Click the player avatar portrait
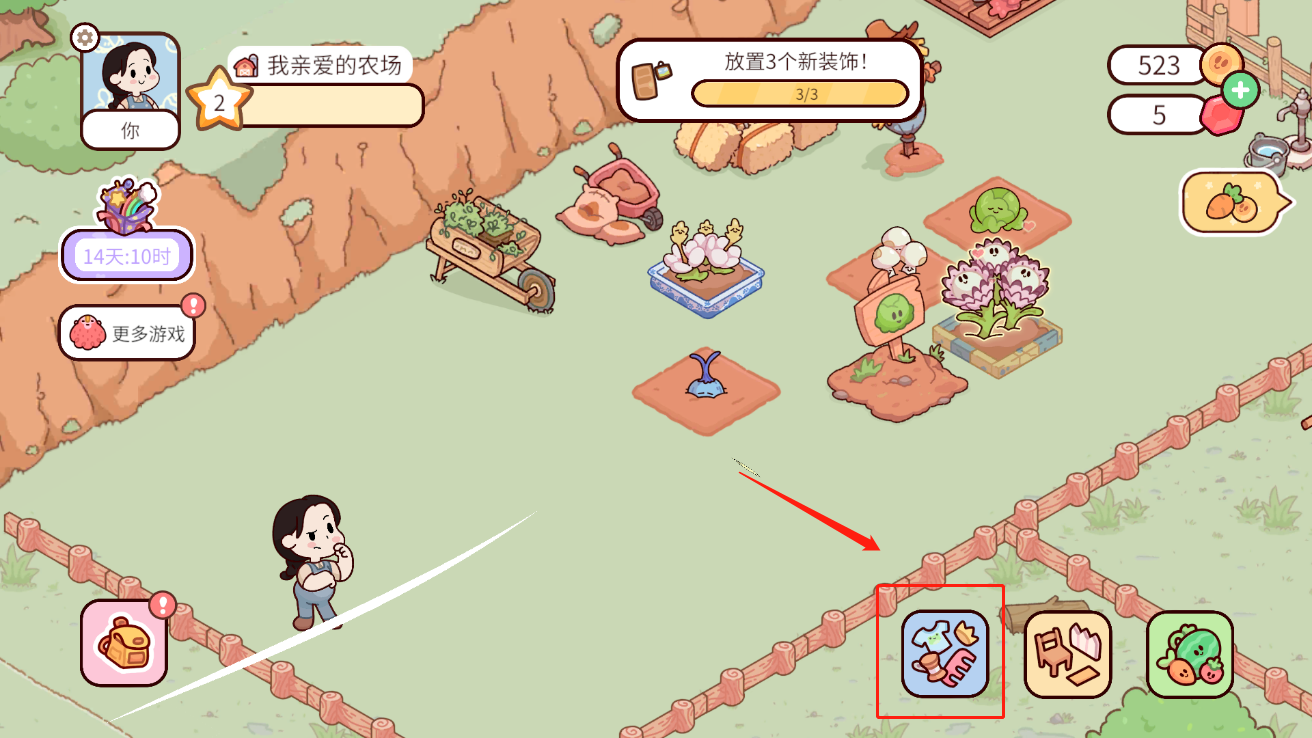Screen dimensions: 1312x738 (x=130, y=80)
